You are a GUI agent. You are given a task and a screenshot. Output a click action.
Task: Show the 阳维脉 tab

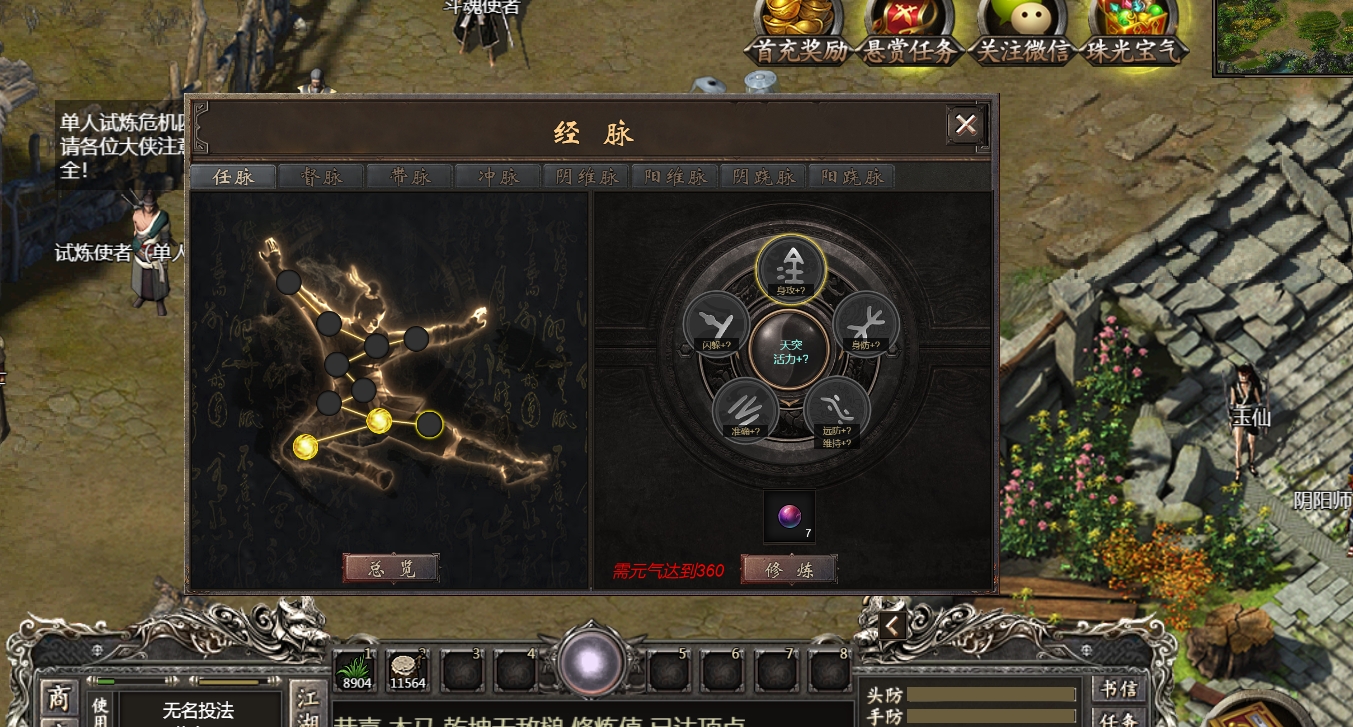[674, 177]
